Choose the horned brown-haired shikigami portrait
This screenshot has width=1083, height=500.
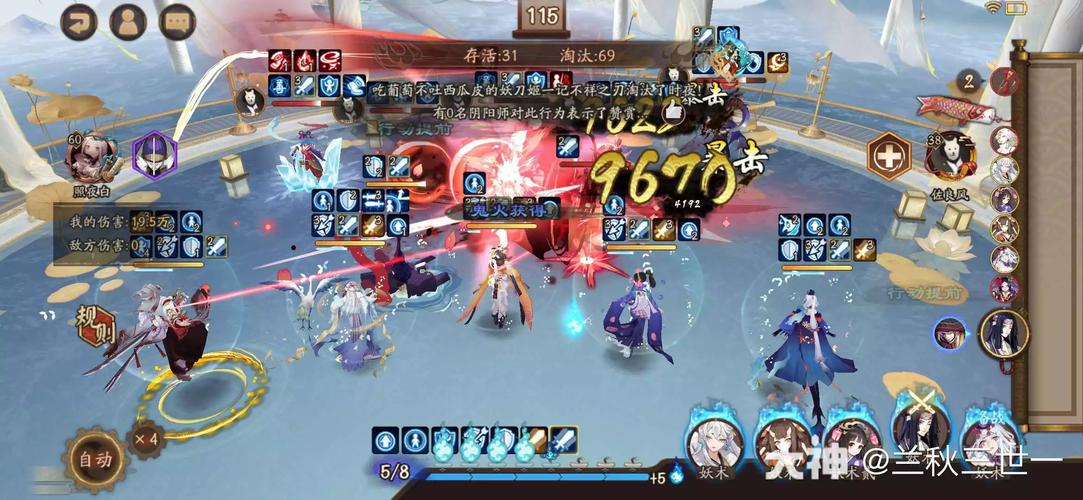(x=783, y=441)
